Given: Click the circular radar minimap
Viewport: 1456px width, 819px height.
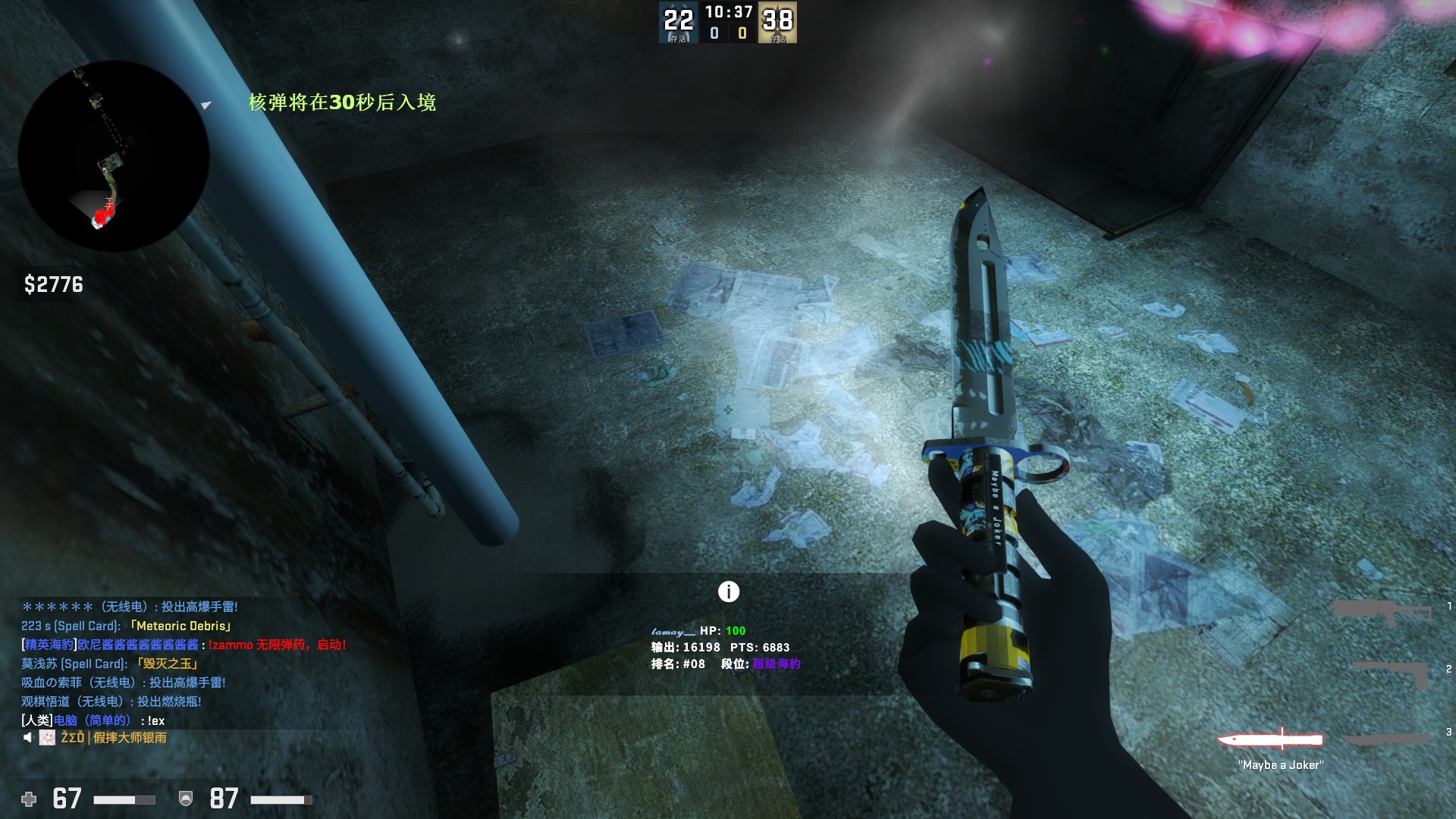Looking at the screenshot, I should coord(114,155).
